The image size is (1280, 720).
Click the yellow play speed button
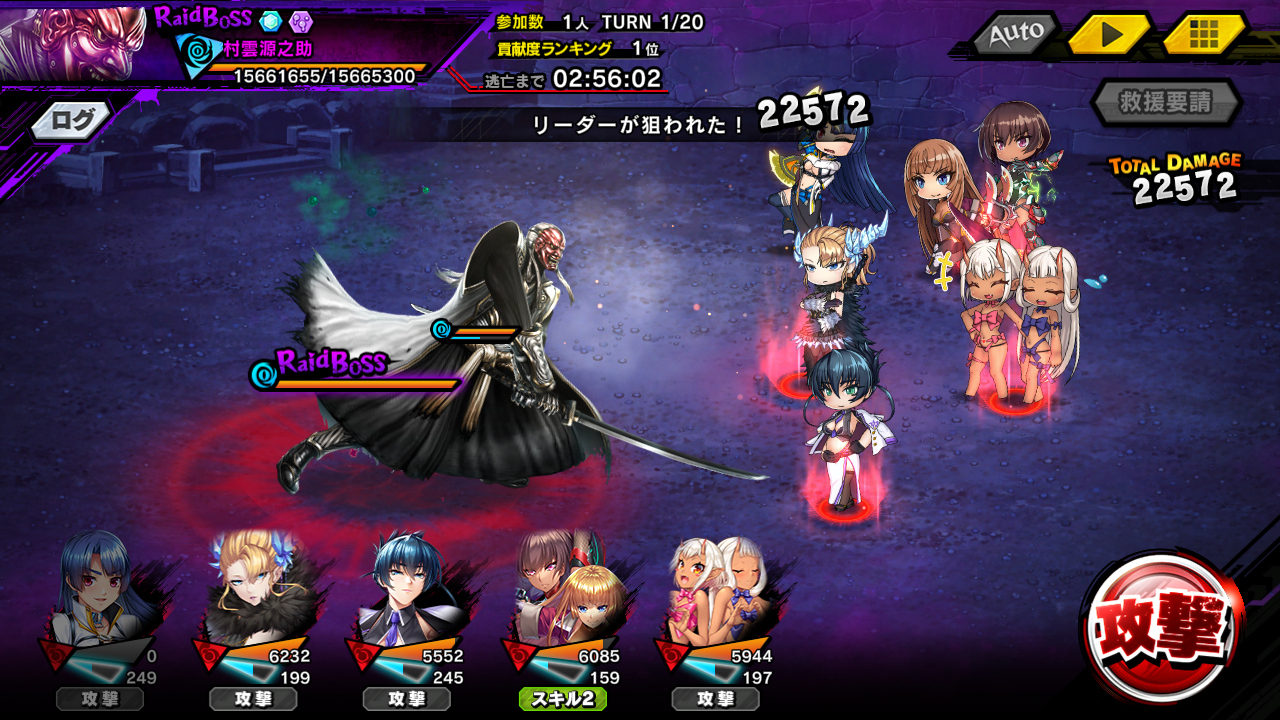tap(1110, 34)
